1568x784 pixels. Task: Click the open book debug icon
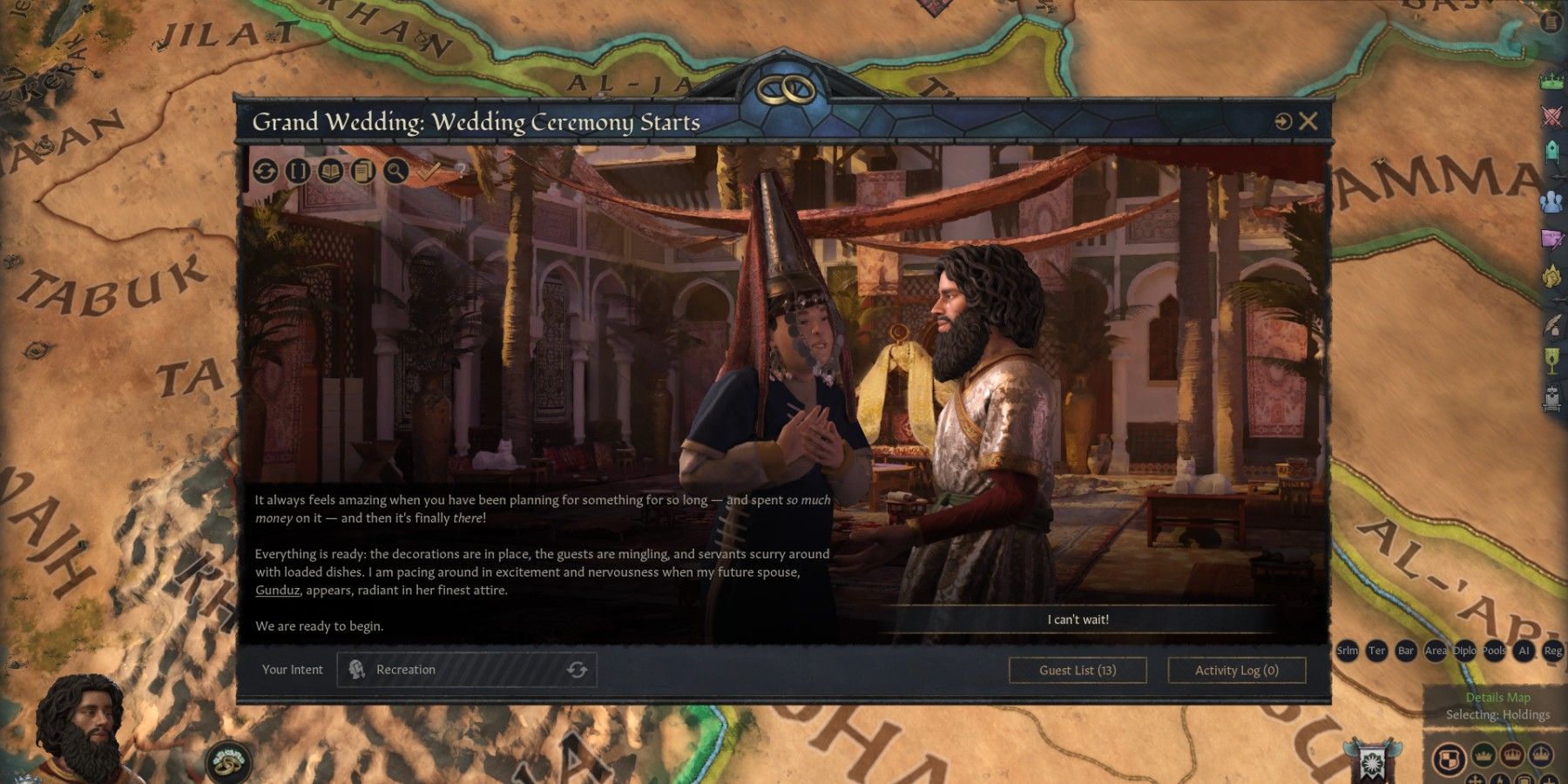tap(330, 171)
